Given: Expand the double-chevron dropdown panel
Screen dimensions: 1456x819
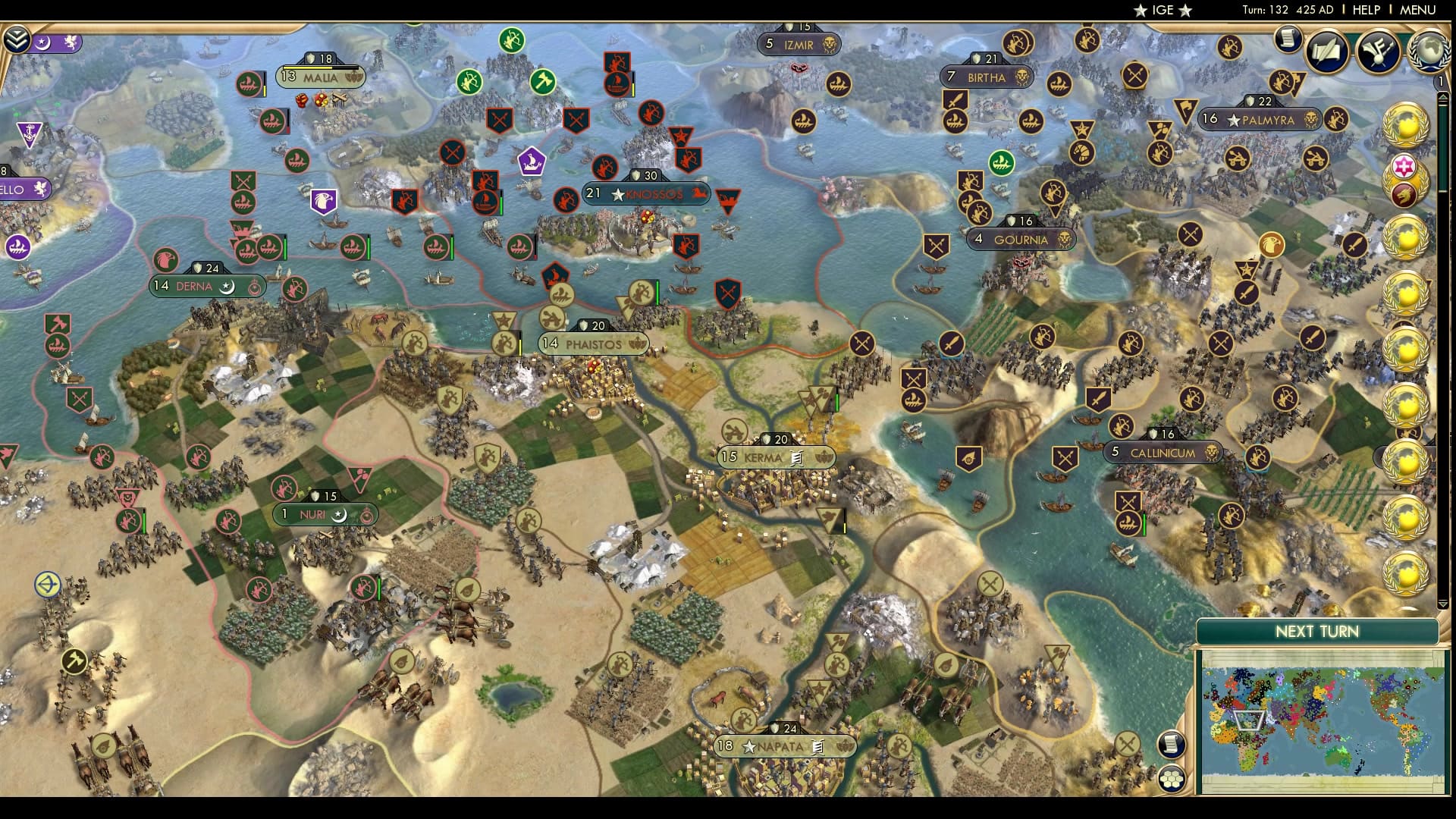Looking at the screenshot, I should coord(16,39).
